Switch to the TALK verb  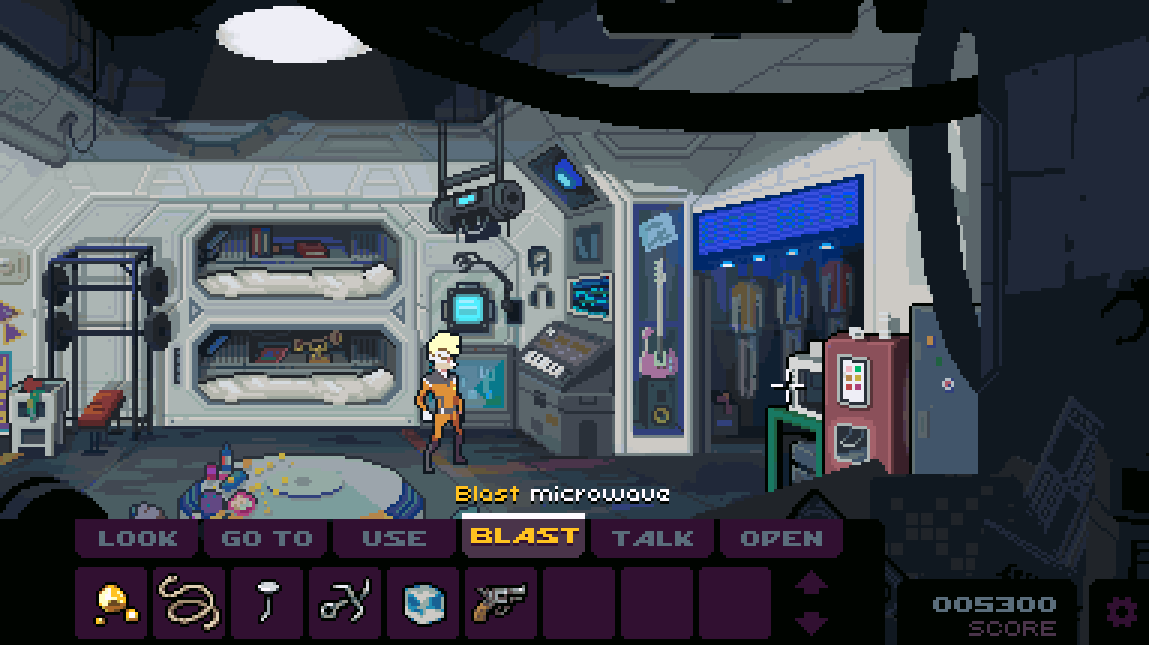pos(653,538)
